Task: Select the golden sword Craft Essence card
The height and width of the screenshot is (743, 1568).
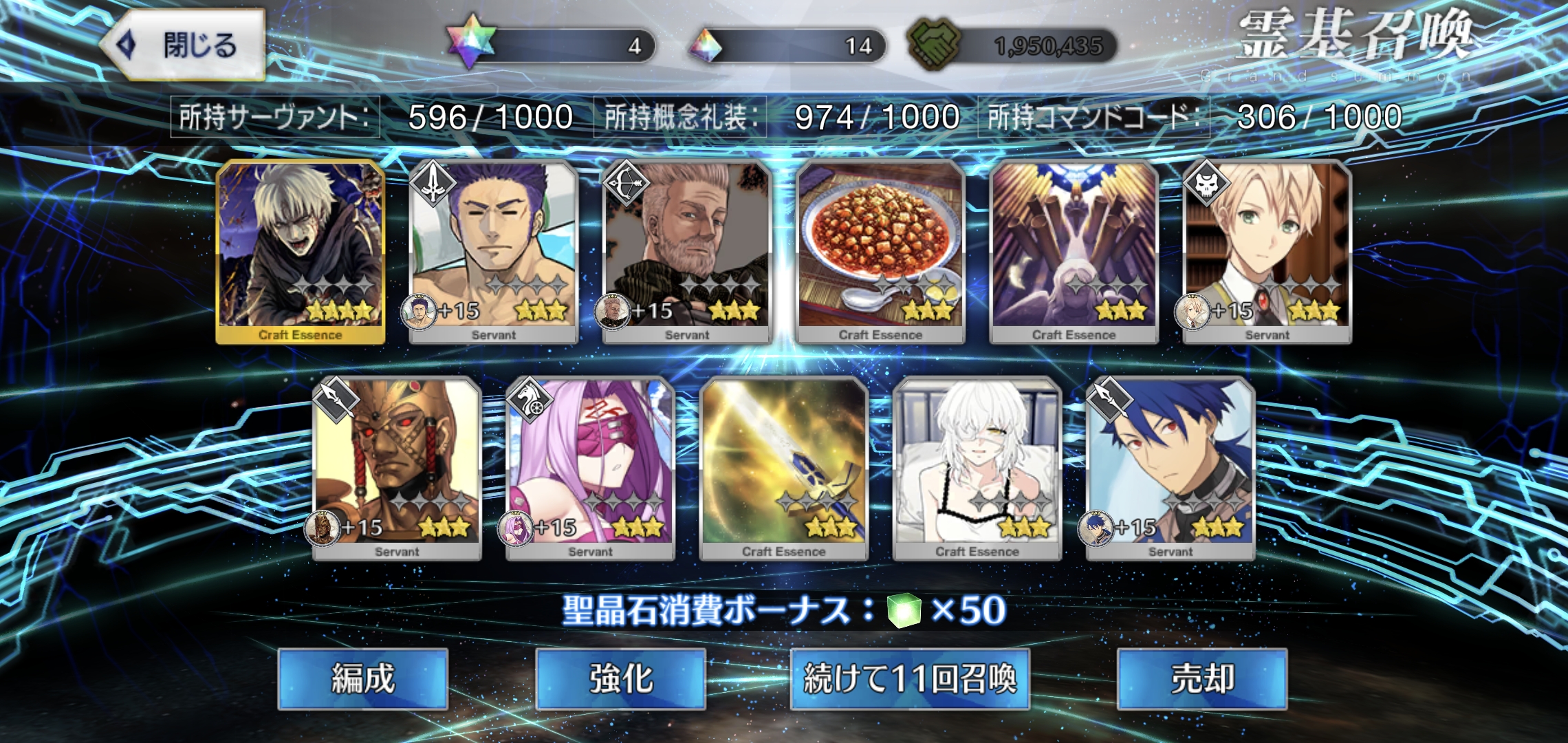Action: (x=783, y=469)
